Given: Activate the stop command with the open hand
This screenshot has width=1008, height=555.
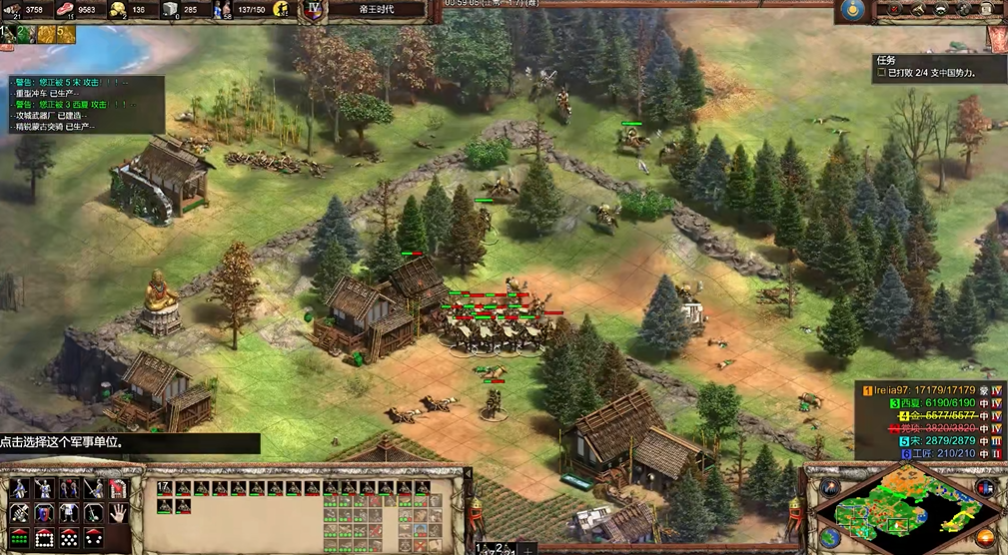Looking at the screenshot, I should [118, 512].
